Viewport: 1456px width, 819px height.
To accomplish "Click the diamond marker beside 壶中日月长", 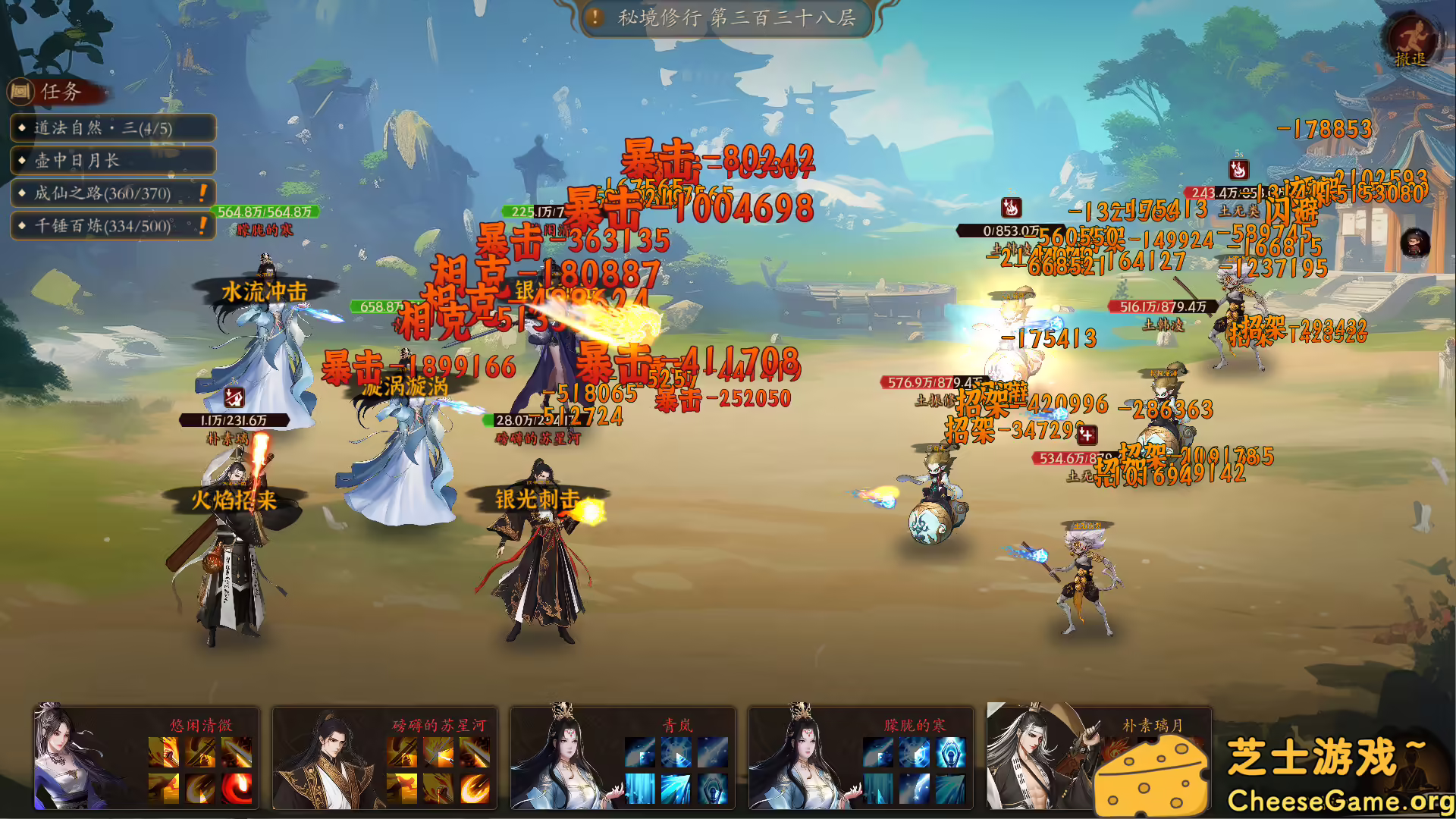I will (x=20, y=161).
